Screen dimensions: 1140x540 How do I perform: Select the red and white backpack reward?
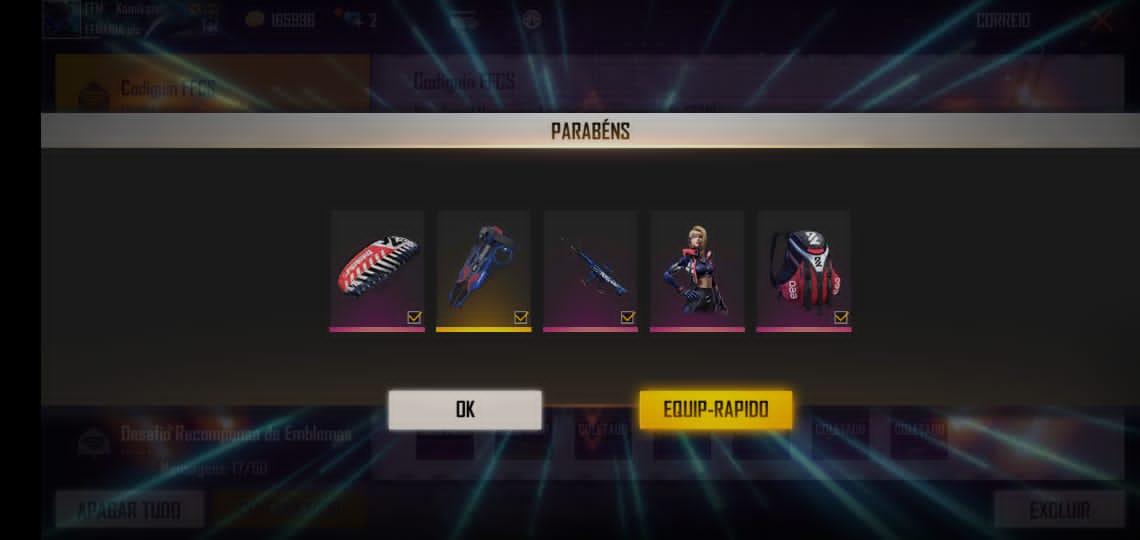pos(803,267)
